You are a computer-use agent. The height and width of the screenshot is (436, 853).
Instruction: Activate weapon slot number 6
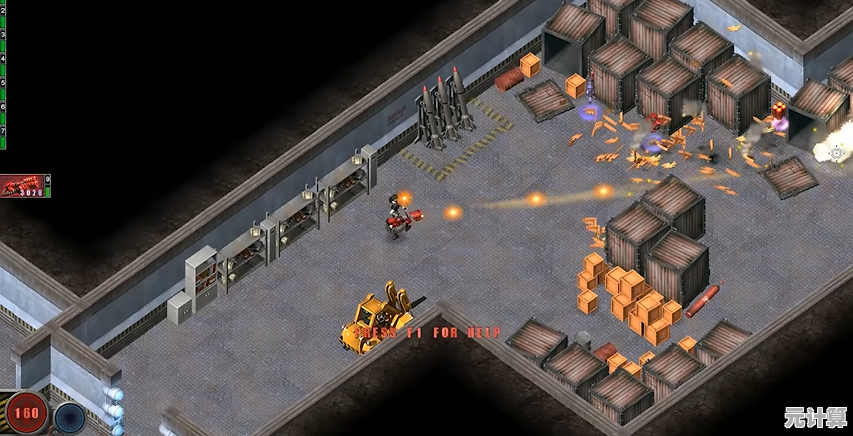coord(3,108)
